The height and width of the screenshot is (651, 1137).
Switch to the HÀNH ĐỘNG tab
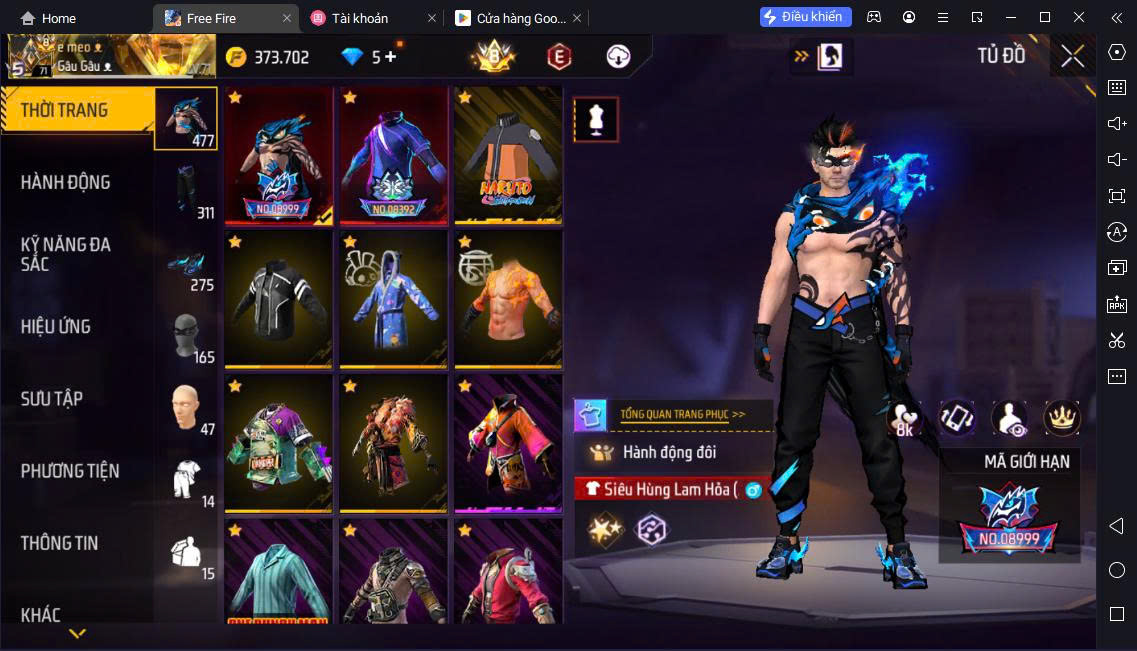66,182
